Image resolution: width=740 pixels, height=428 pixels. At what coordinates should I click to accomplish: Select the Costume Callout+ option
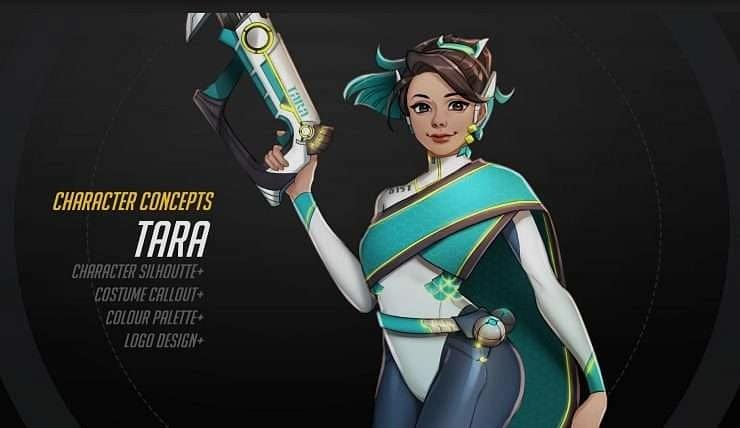pos(149,294)
